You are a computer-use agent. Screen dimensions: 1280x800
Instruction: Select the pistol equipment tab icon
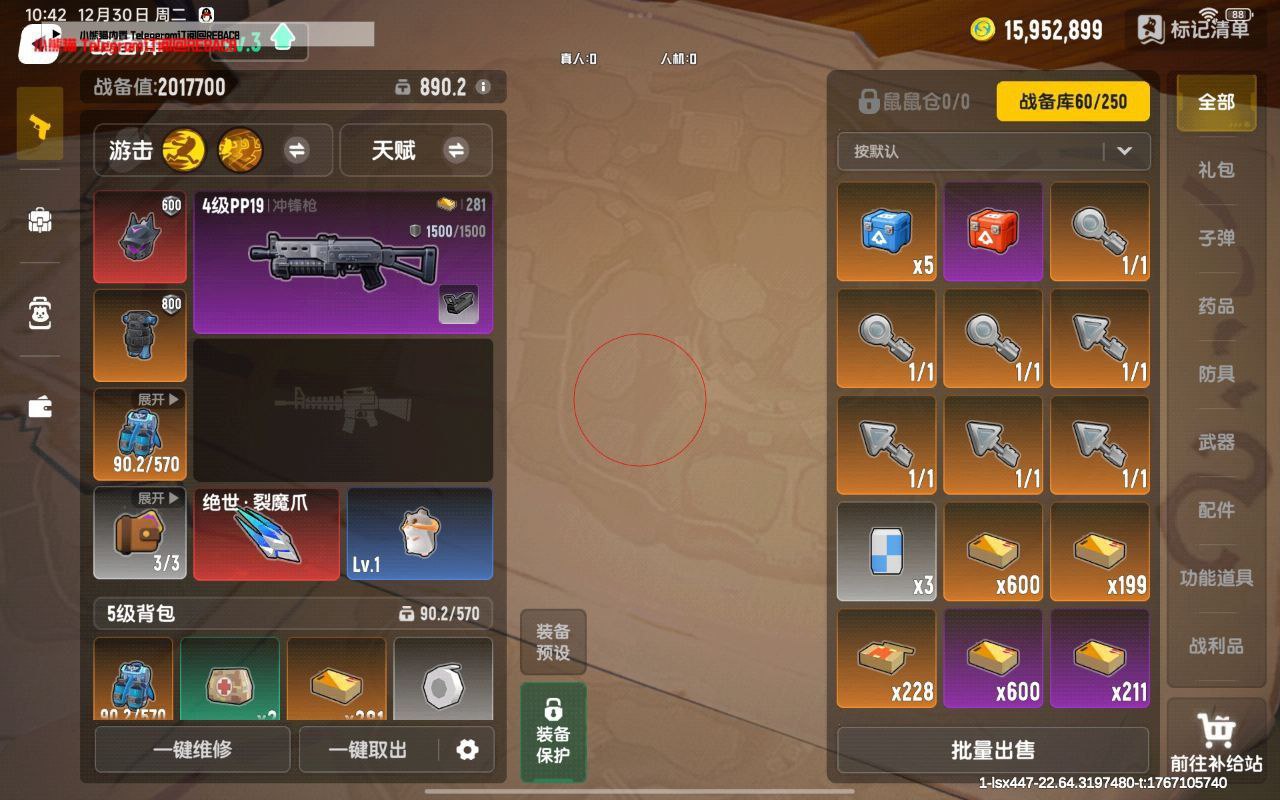point(39,122)
